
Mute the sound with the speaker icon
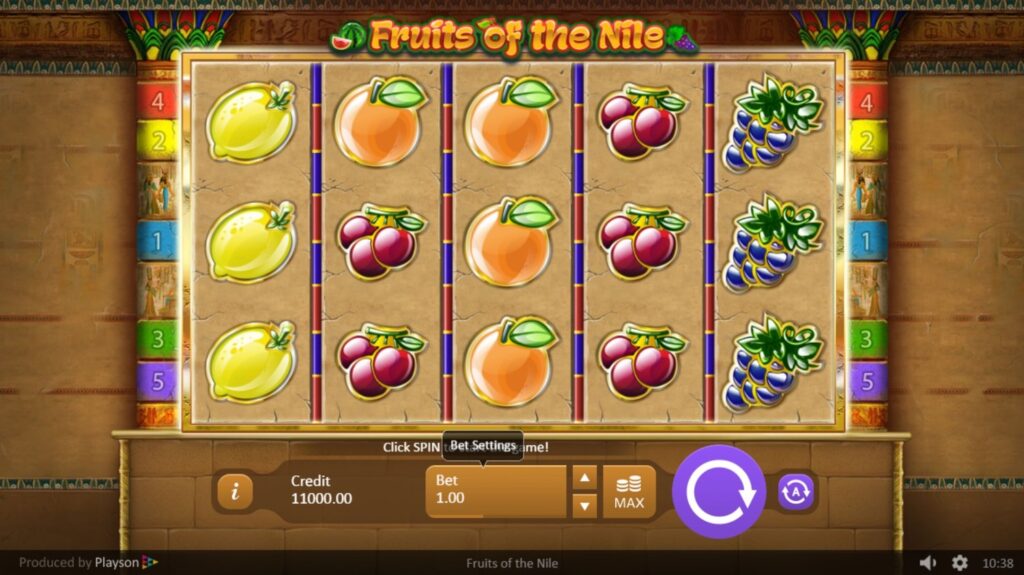pyautogui.click(x=928, y=563)
